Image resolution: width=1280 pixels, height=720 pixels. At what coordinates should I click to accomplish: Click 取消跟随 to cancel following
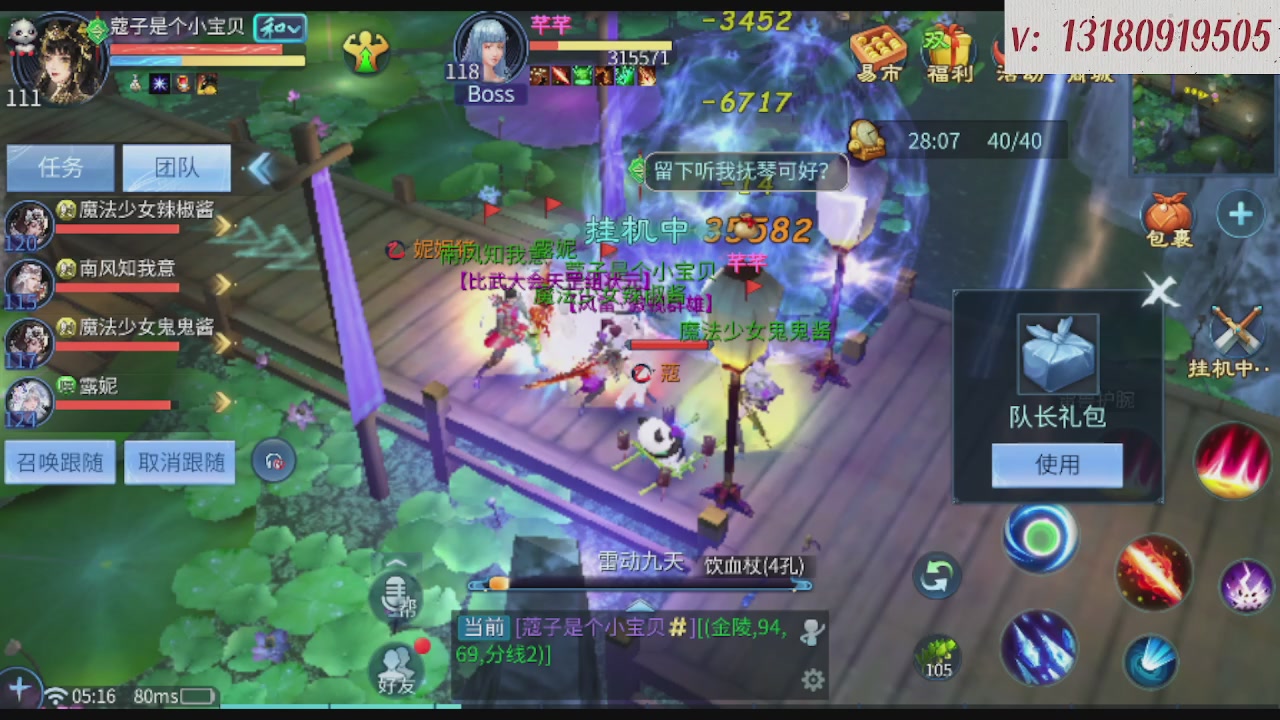179,461
